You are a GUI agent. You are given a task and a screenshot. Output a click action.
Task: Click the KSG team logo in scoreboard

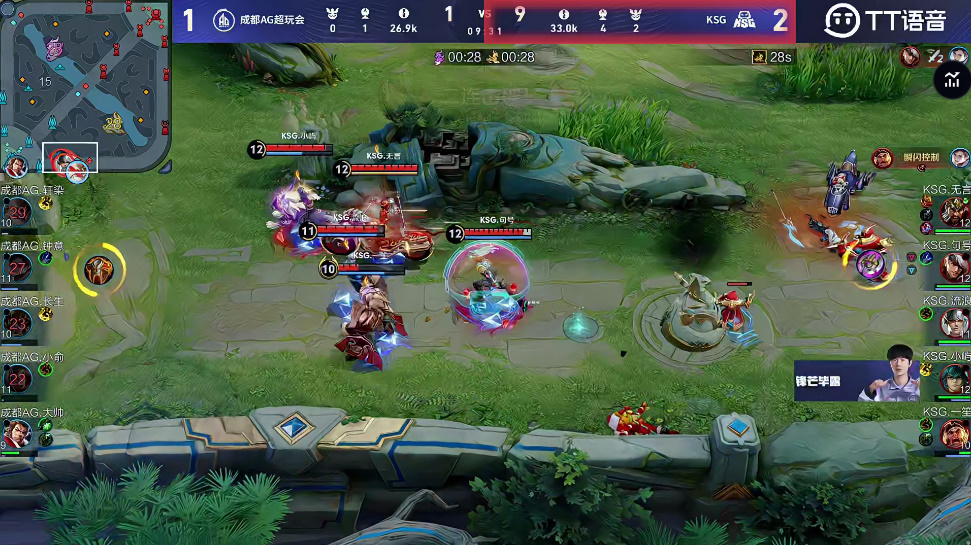tap(744, 20)
